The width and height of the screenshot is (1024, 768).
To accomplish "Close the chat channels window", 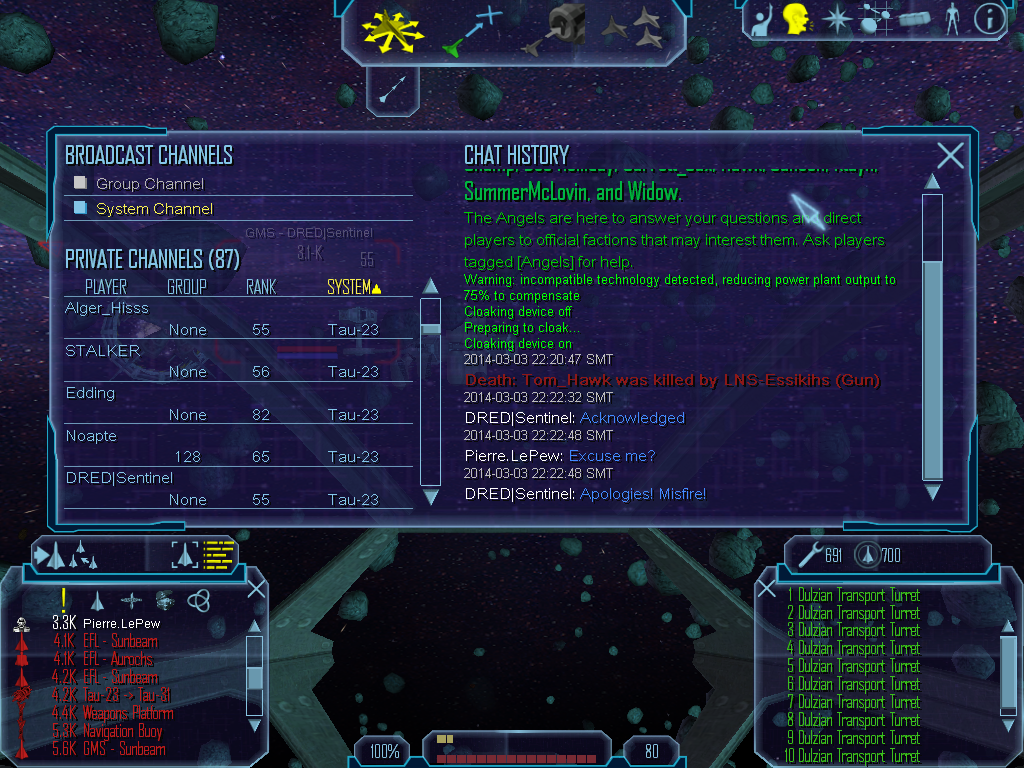I will point(950,156).
